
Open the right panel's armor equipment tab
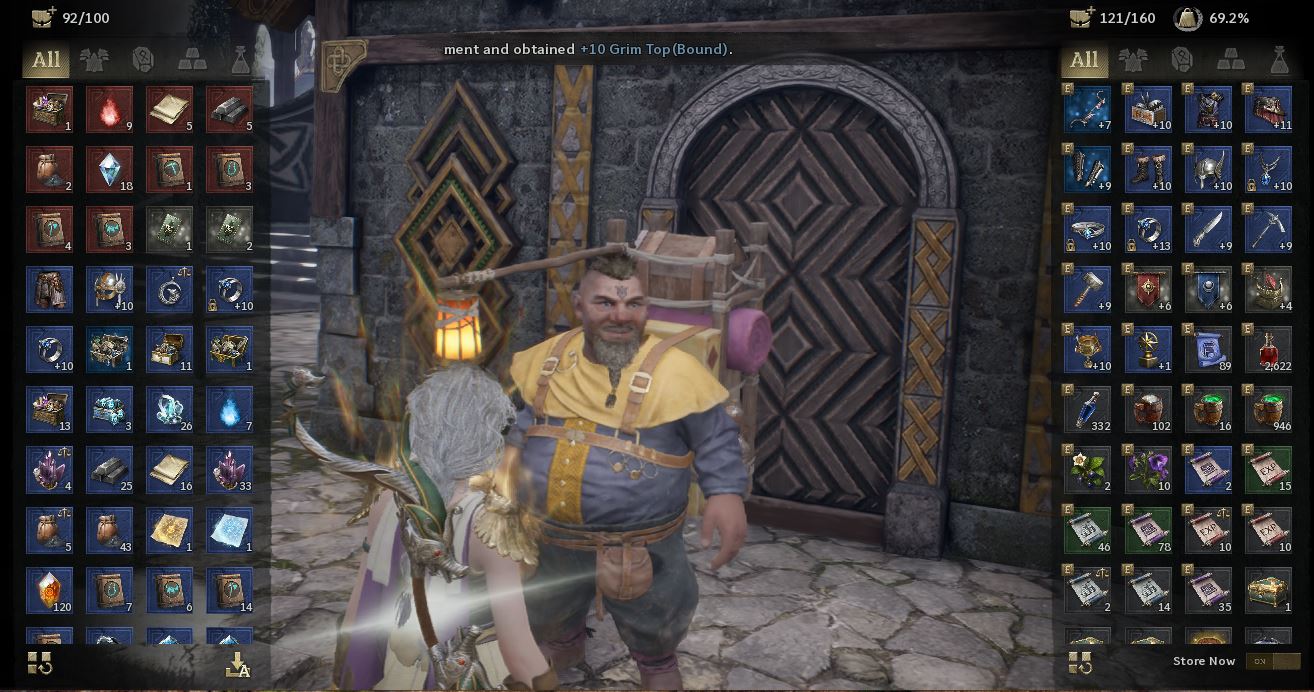1132,60
